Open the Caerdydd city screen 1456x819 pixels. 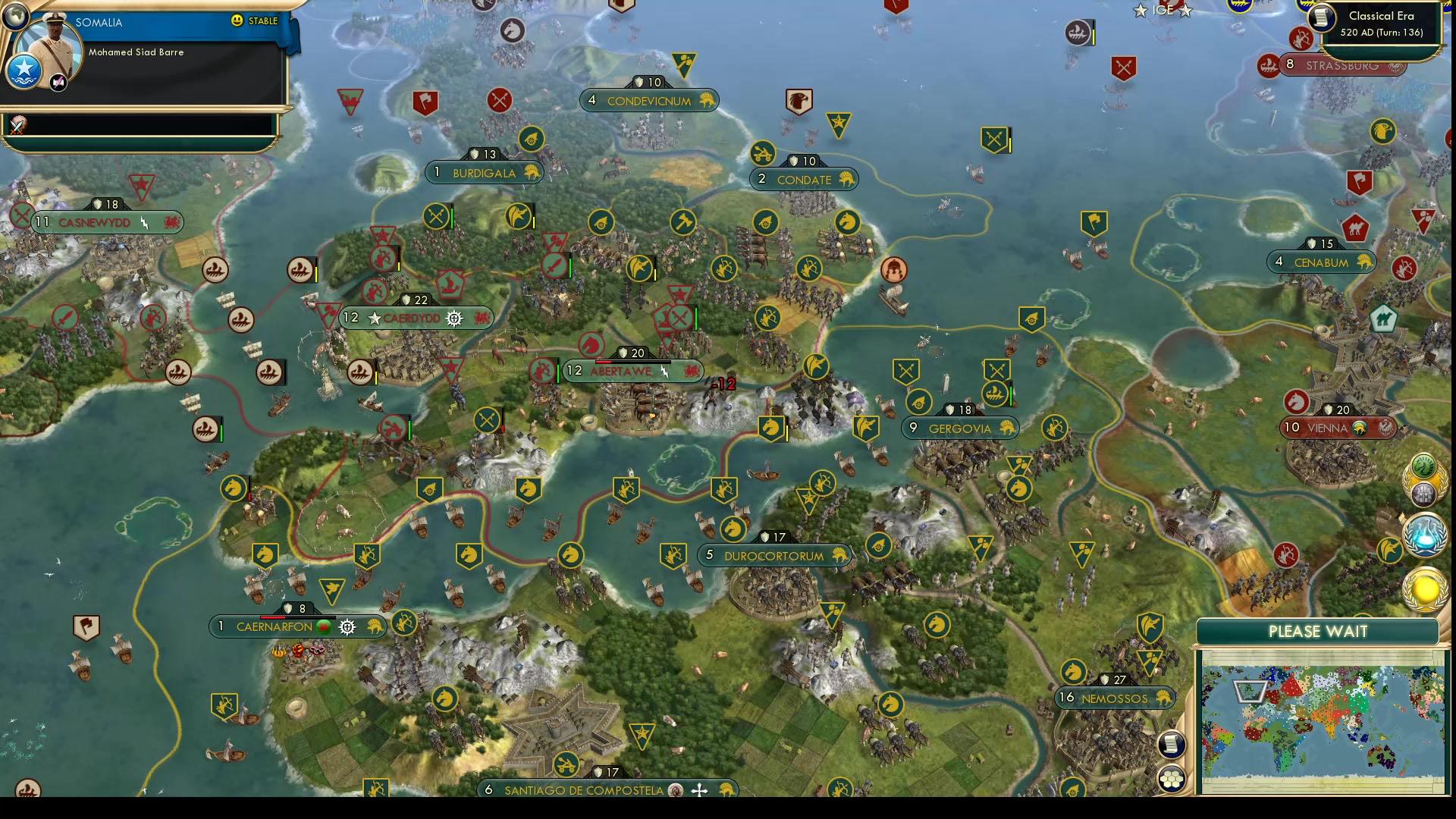[413, 318]
